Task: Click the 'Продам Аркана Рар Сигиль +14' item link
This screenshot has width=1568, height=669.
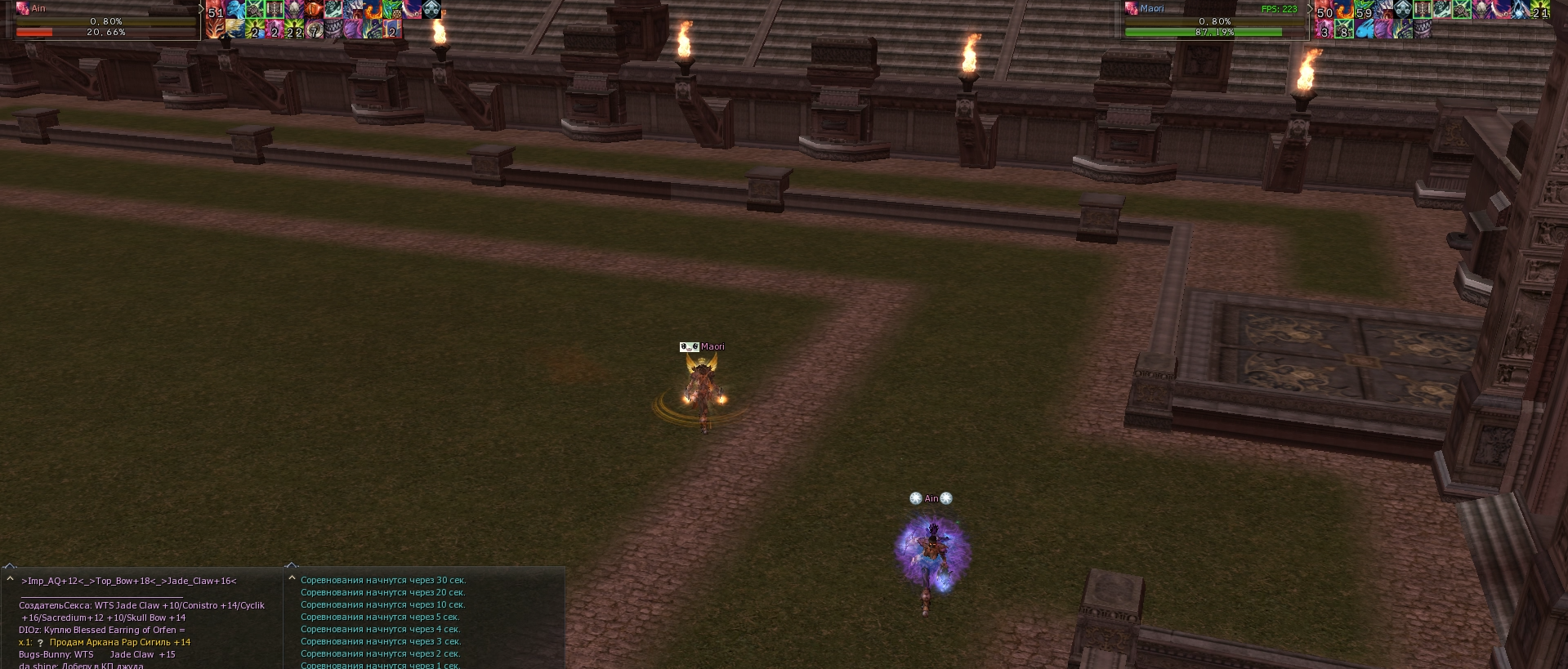Action: coord(119,644)
